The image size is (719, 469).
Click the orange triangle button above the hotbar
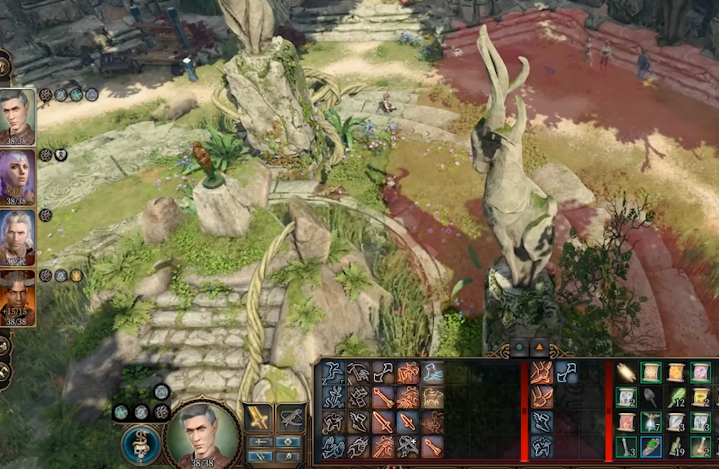[x=537, y=348]
